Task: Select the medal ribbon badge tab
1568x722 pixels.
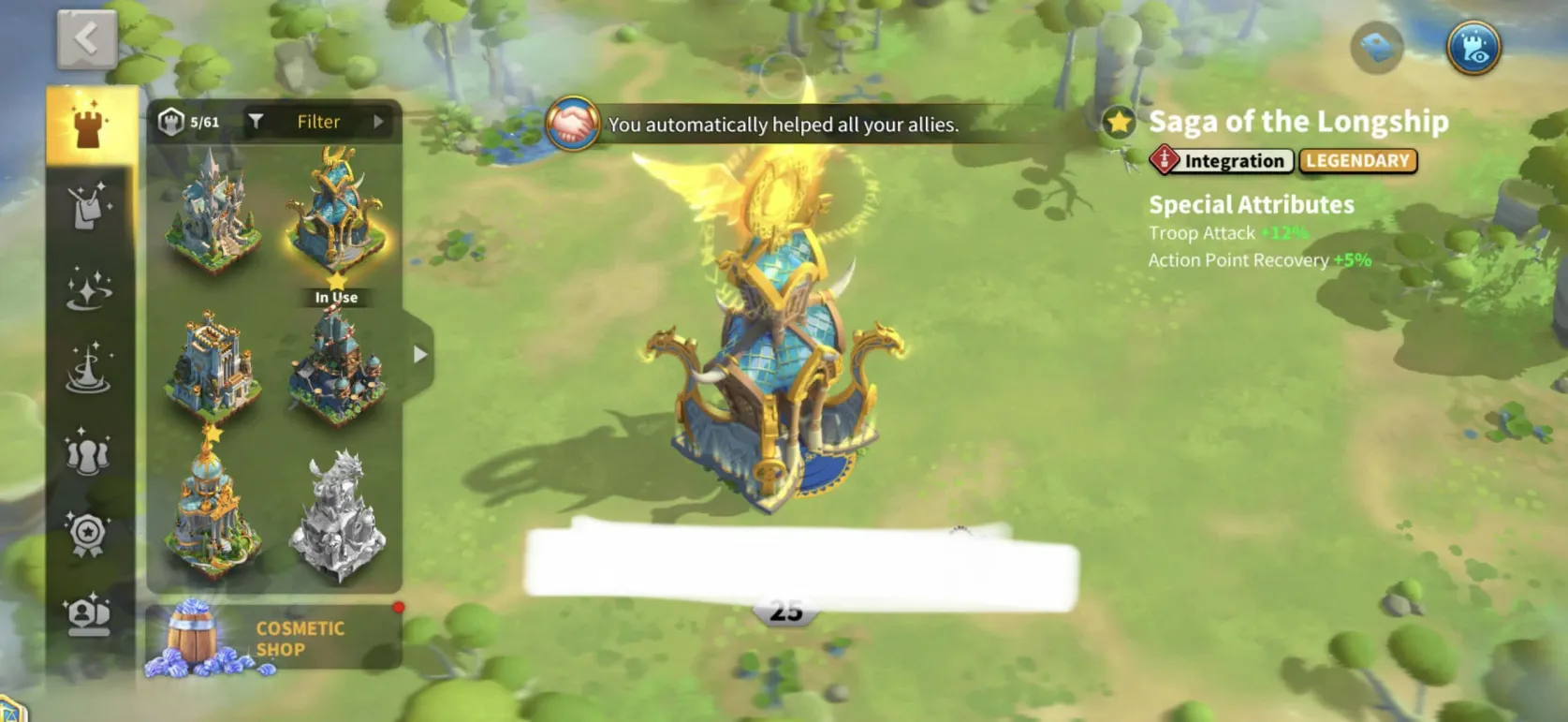Action: [90, 534]
